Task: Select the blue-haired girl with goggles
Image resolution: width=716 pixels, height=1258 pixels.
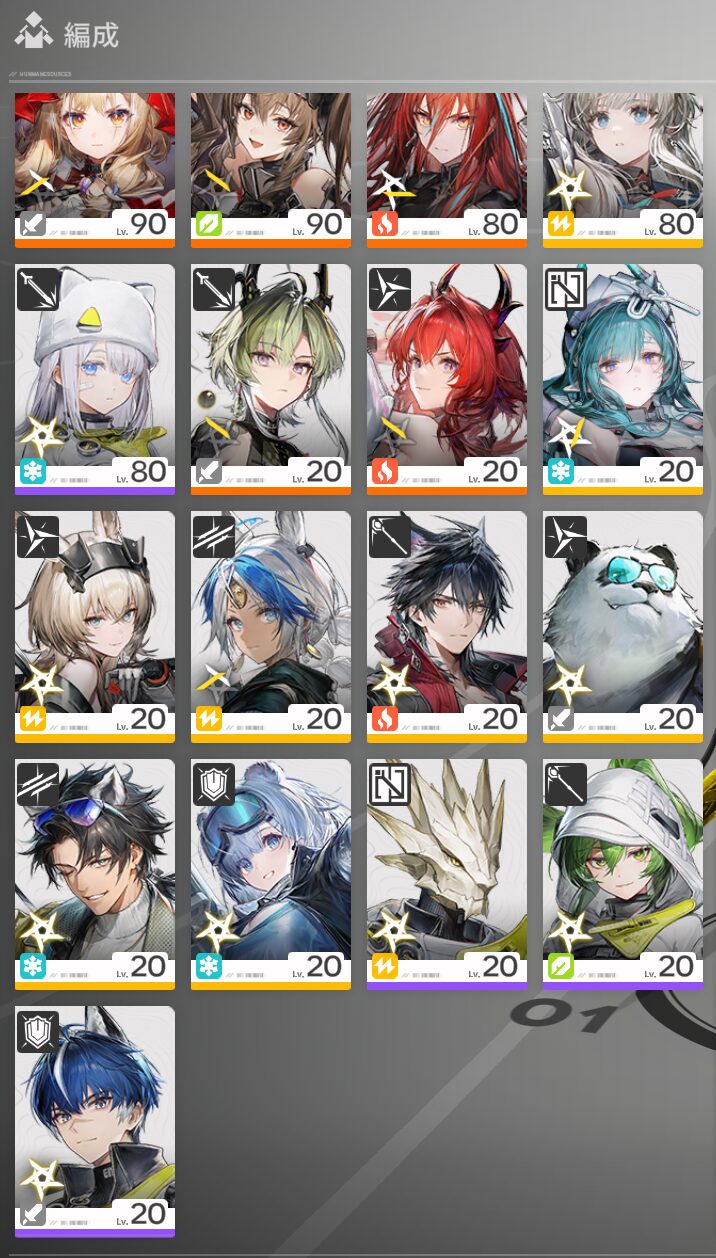Action: pos(271,871)
